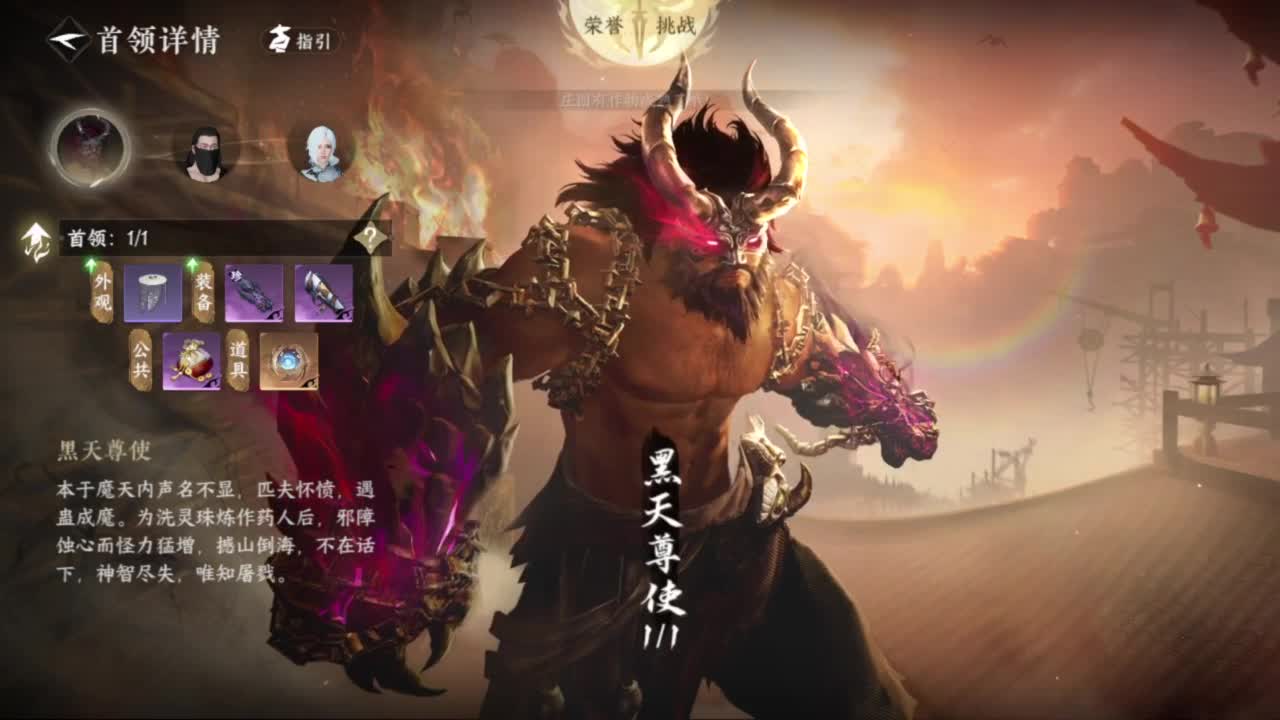
Task: Switch to the 挑战 tab
Action: click(677, 24)
